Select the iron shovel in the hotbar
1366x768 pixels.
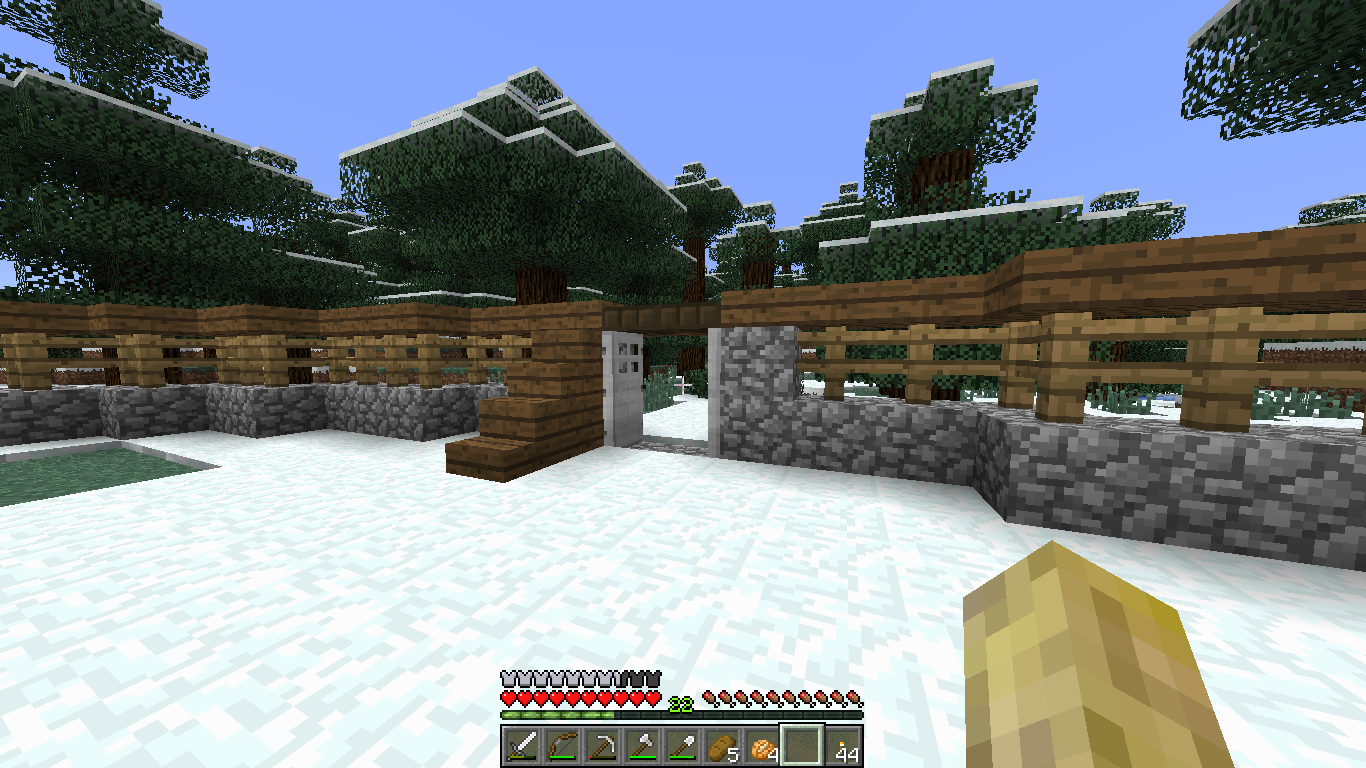coord(682,746)
